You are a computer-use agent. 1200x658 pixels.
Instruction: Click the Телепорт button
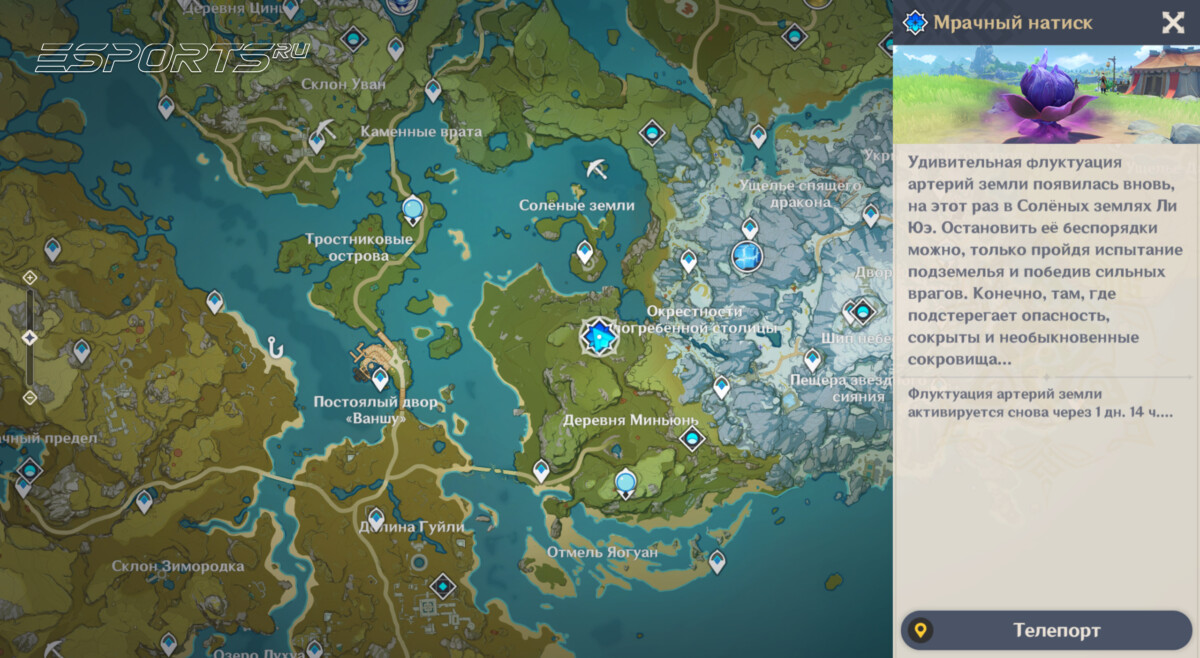(x=1046, y=630)
